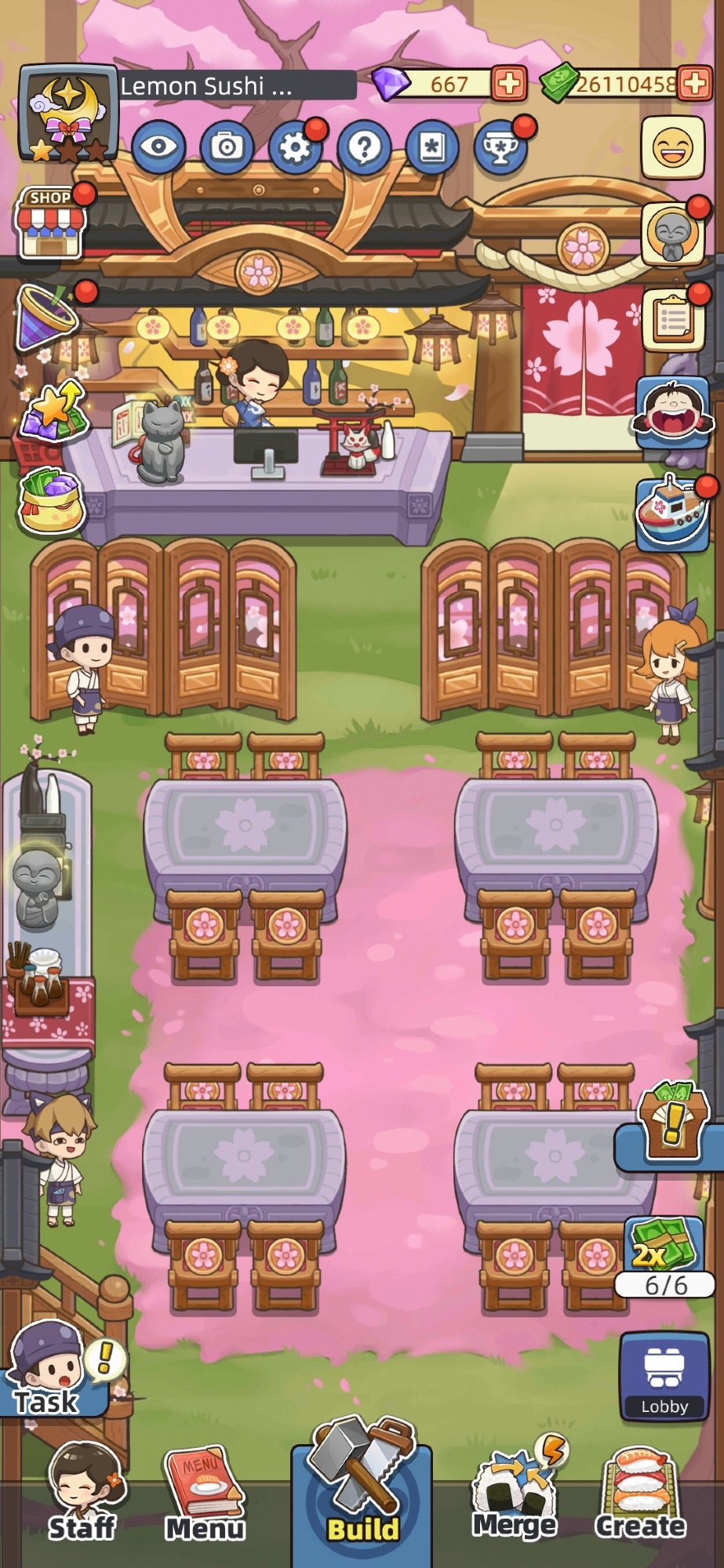Open the Create sushi screen

(640, 1494)
